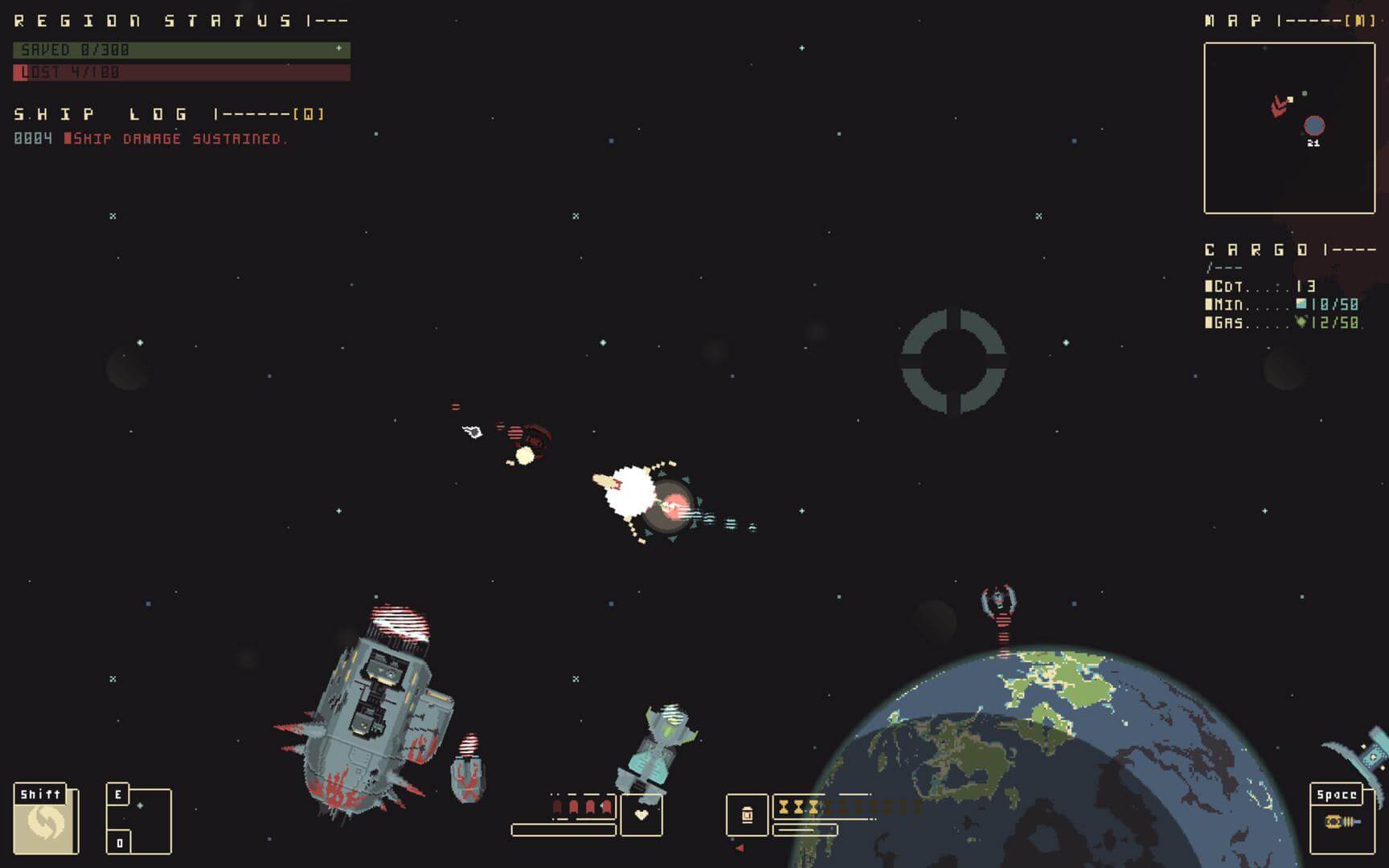
Task: Open the Region Status header
Action: tap(181, 21)
